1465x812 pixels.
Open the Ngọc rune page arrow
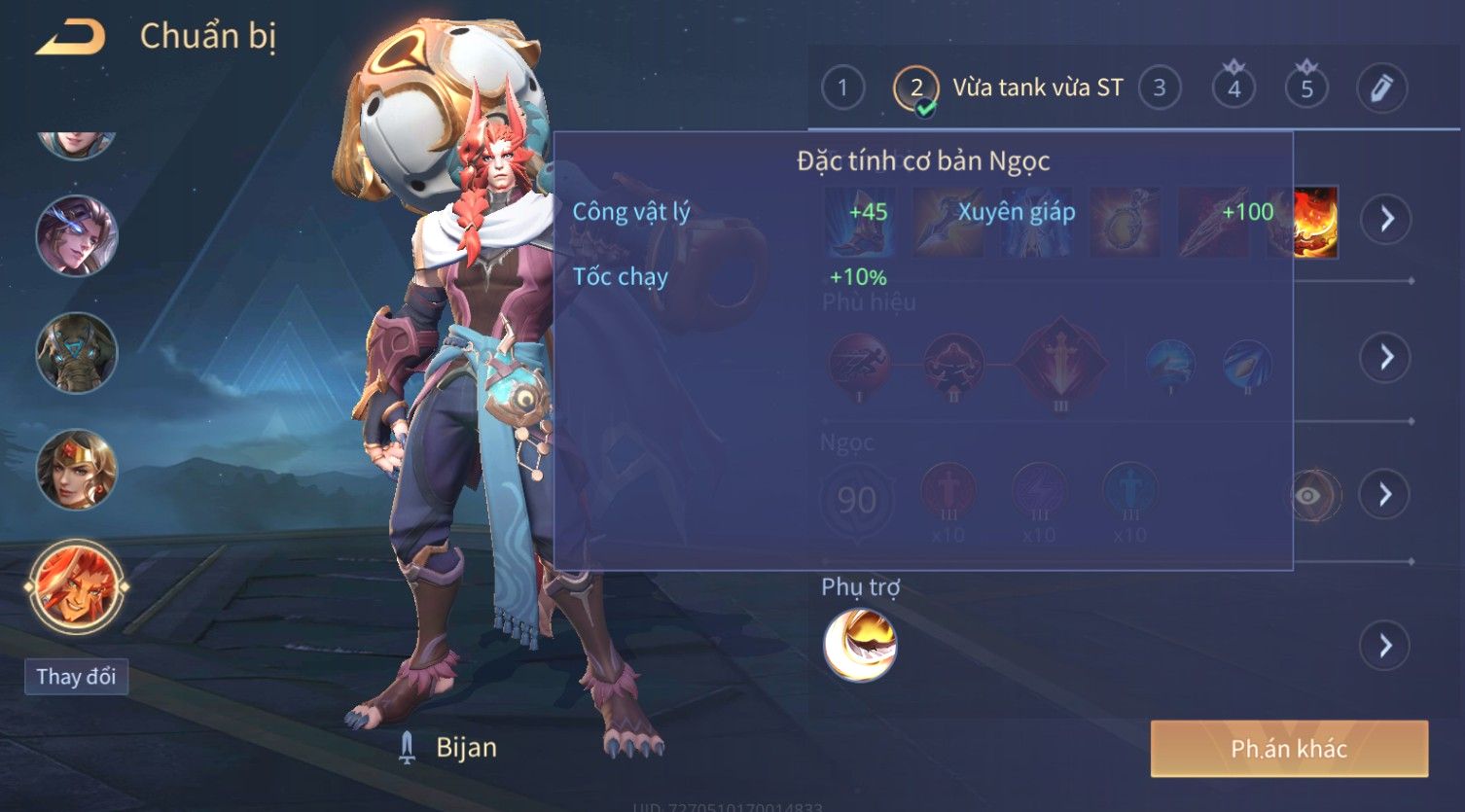click(x=1386, y=495)
